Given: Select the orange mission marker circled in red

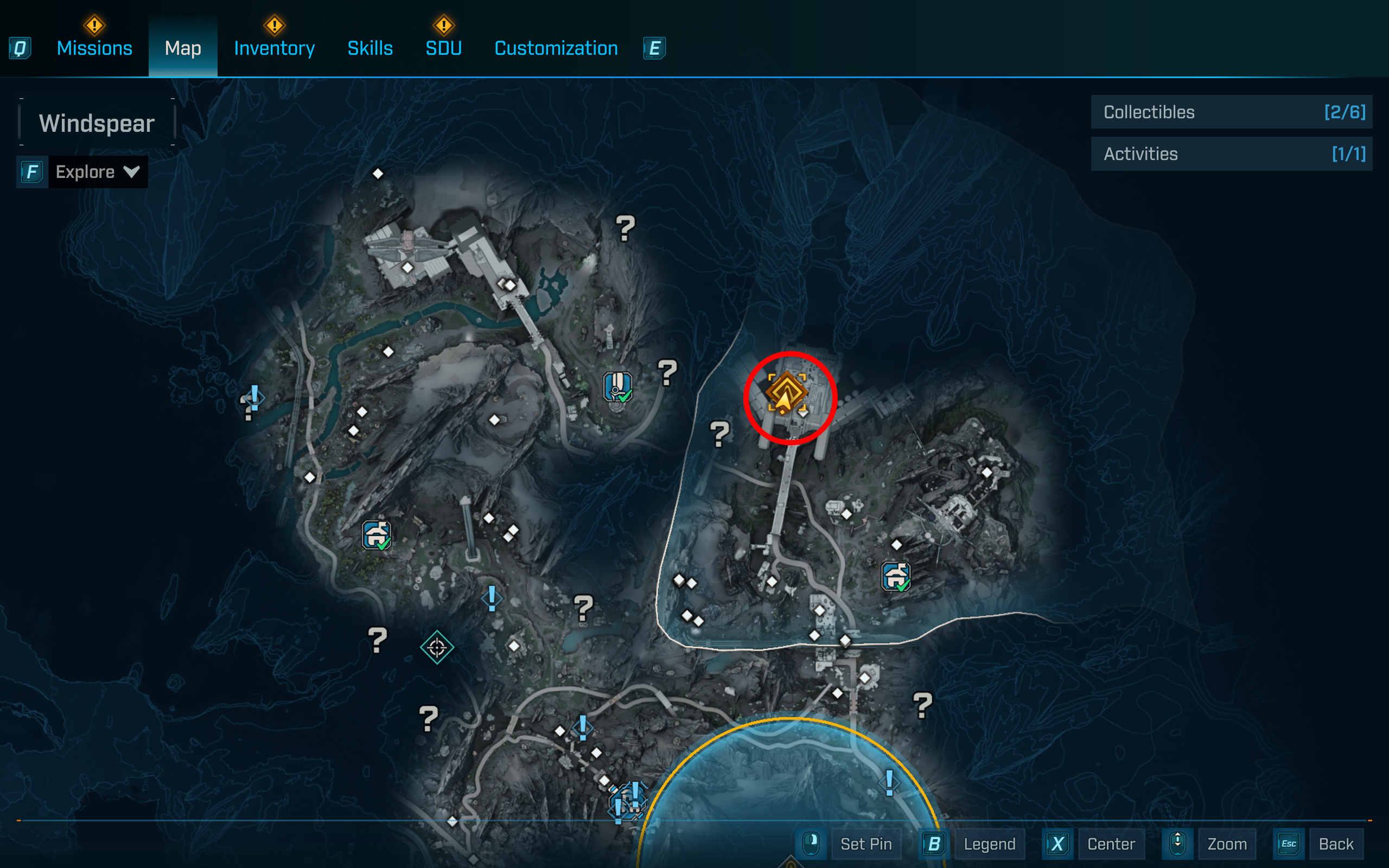Looking at the screenshot, I should [x=786, y=393].
